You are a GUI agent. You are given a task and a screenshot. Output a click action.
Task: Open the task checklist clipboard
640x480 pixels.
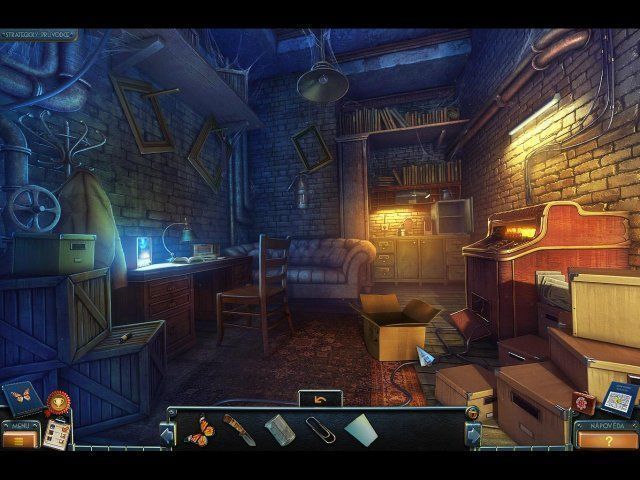[58, 433]
